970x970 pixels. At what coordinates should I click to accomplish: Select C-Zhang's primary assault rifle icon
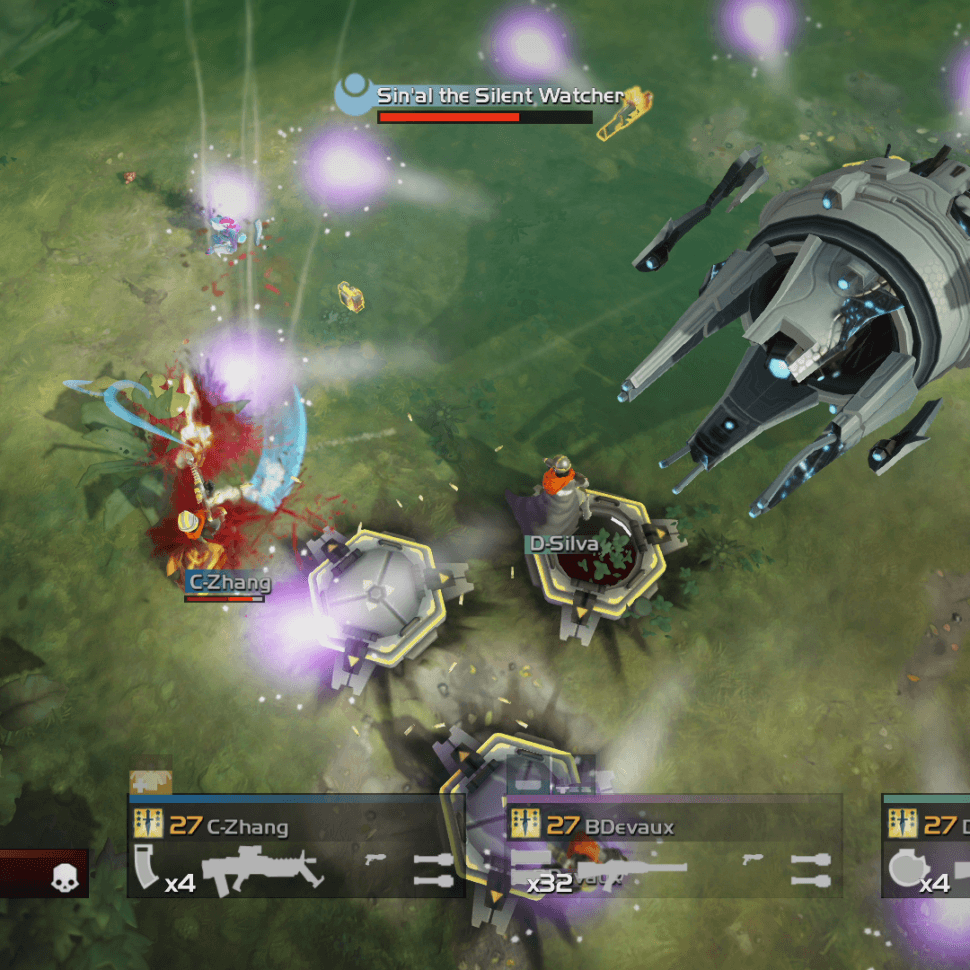coord(263,870)
